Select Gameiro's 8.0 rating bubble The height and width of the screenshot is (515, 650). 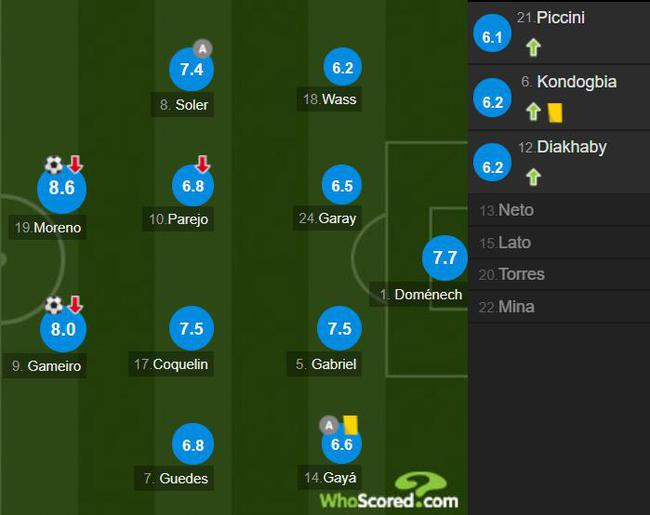click(62, 329)
